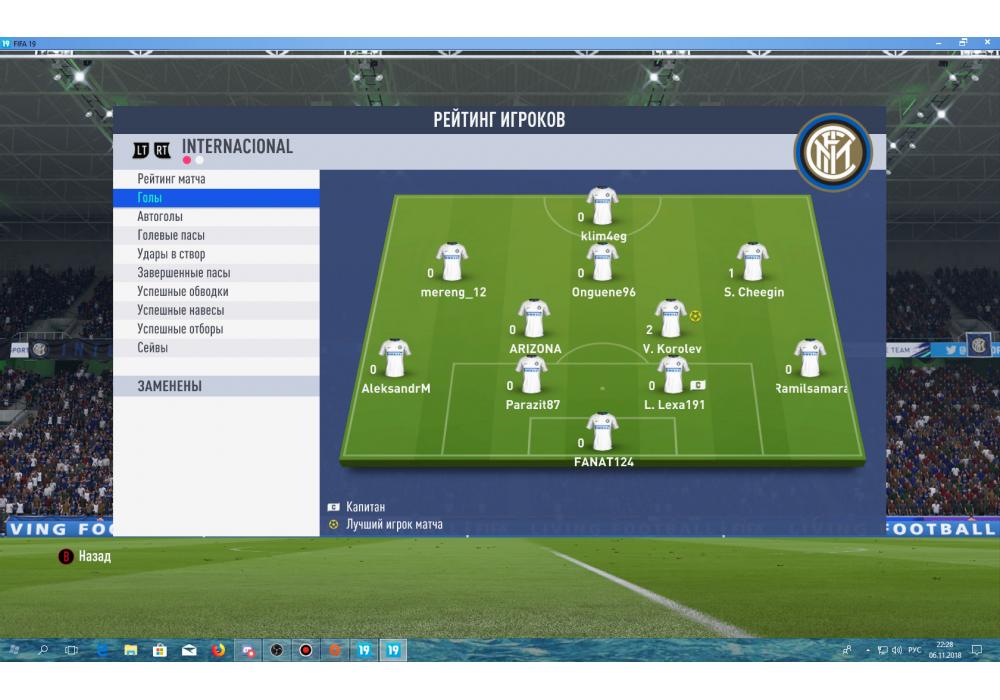This screenshot has width=1000, height=700.
Task: Open Firefox from the Windows taskbar
Action: (218, 650)
